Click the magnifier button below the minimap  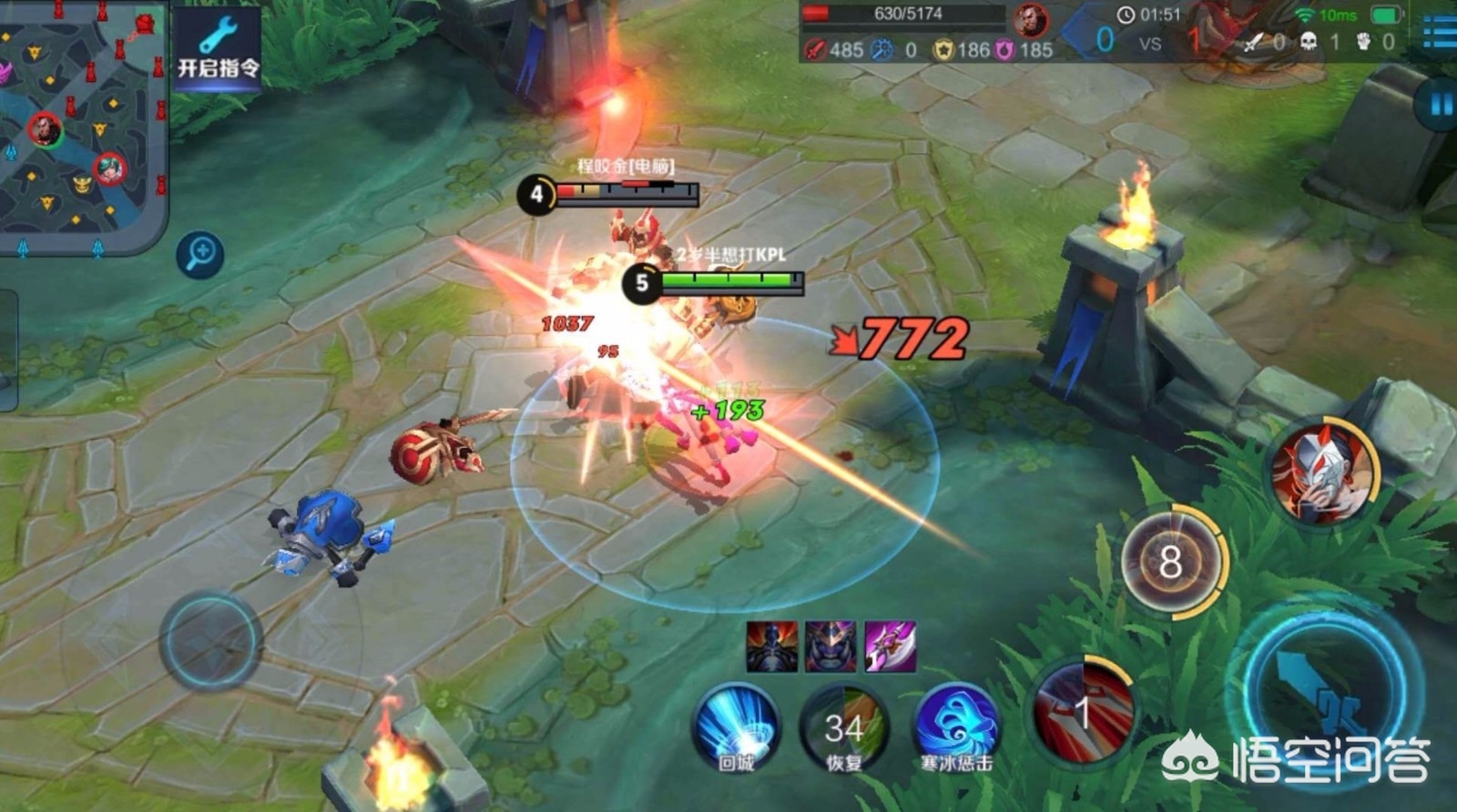click(x=200, y=254)
